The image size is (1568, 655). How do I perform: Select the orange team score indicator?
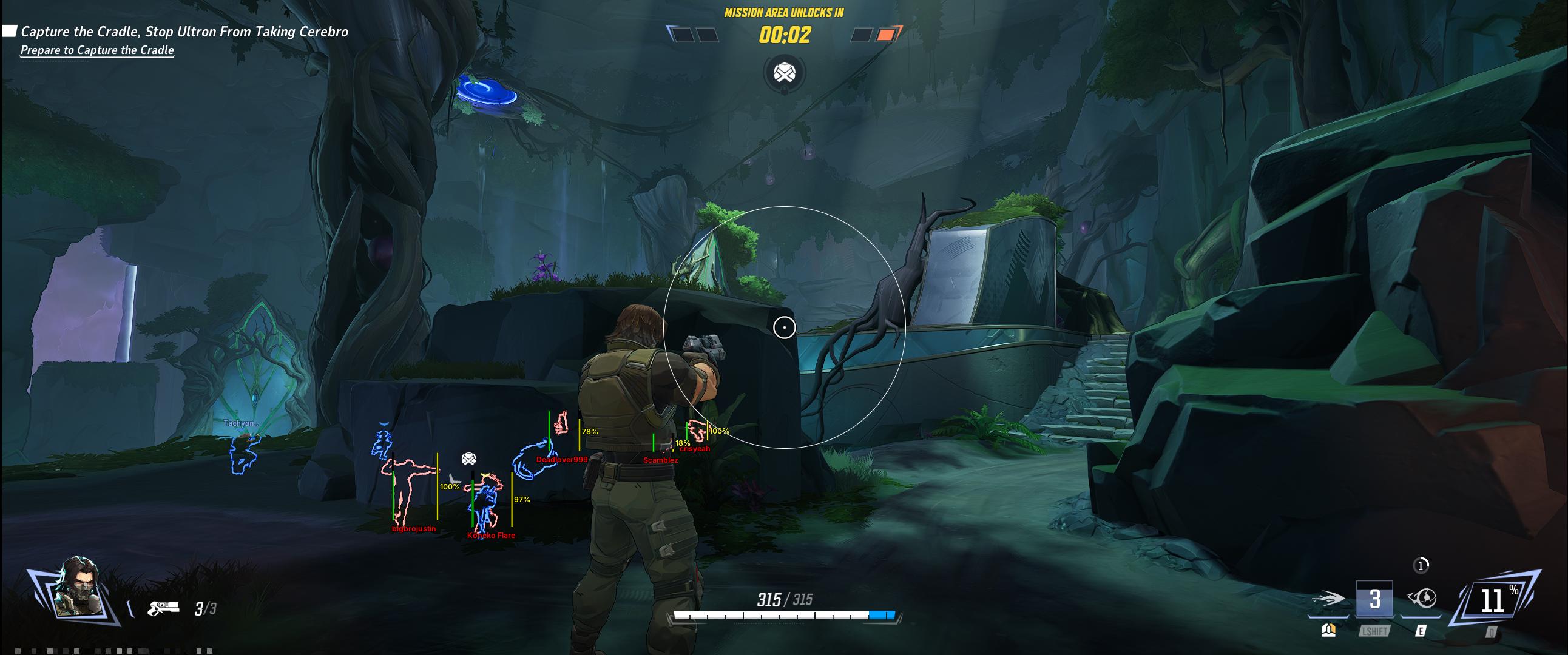tap(886, 35)
